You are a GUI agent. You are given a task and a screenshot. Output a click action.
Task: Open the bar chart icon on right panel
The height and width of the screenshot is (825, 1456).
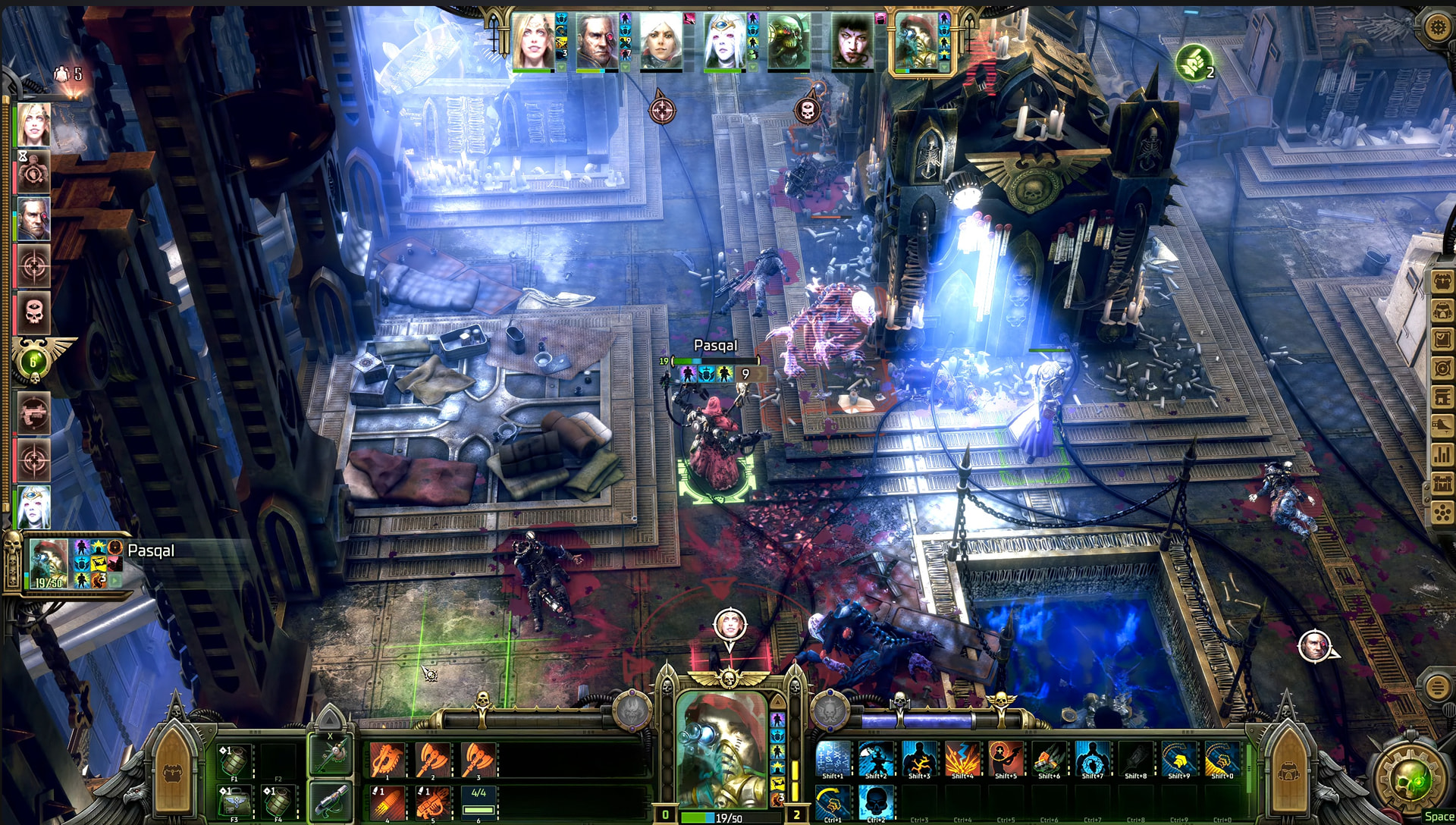coord(1442,455)
